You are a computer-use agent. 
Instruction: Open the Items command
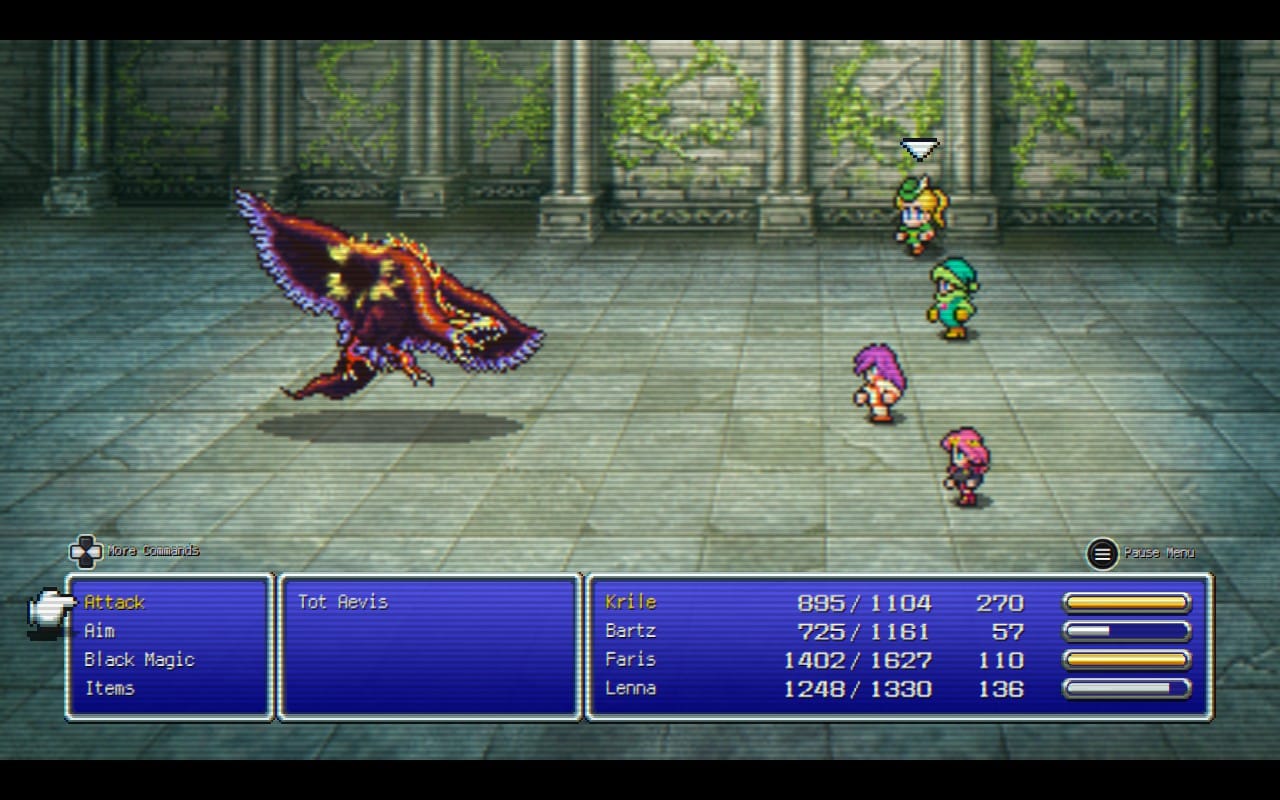click(109, 688)
